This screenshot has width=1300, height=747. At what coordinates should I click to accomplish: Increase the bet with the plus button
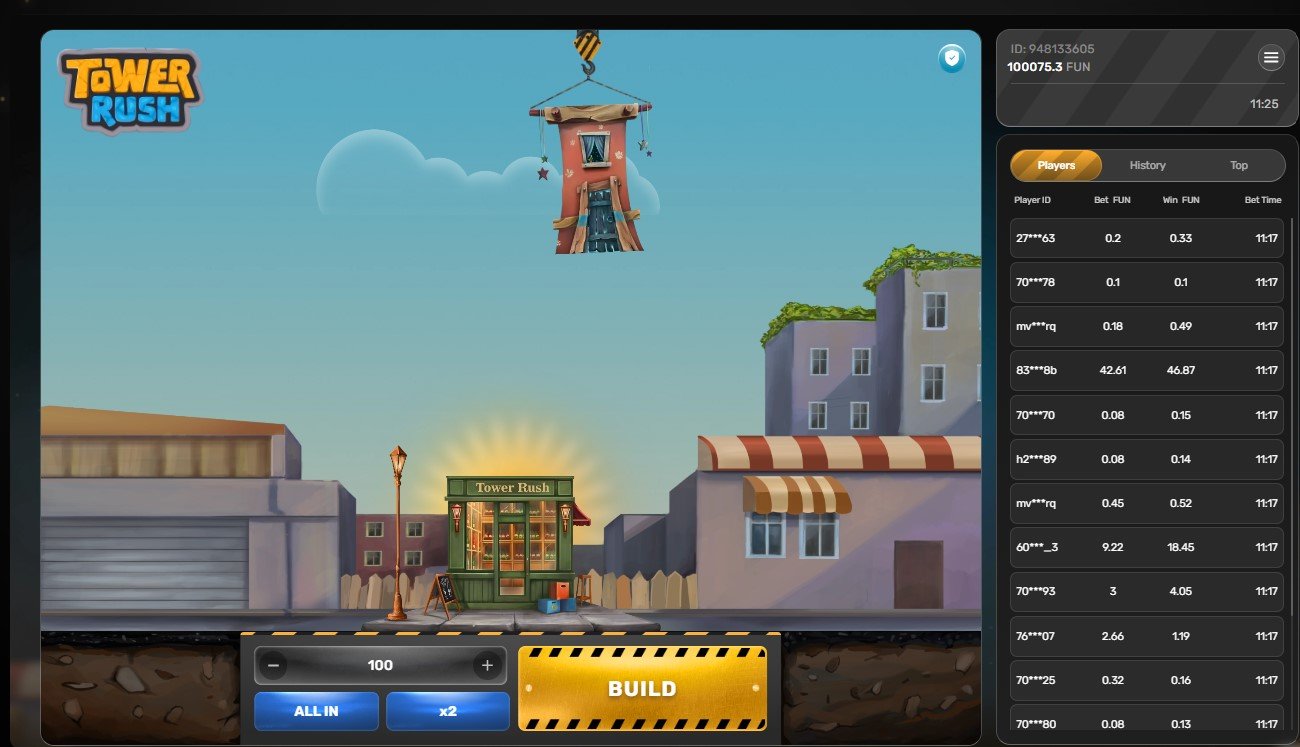[487, 665]
